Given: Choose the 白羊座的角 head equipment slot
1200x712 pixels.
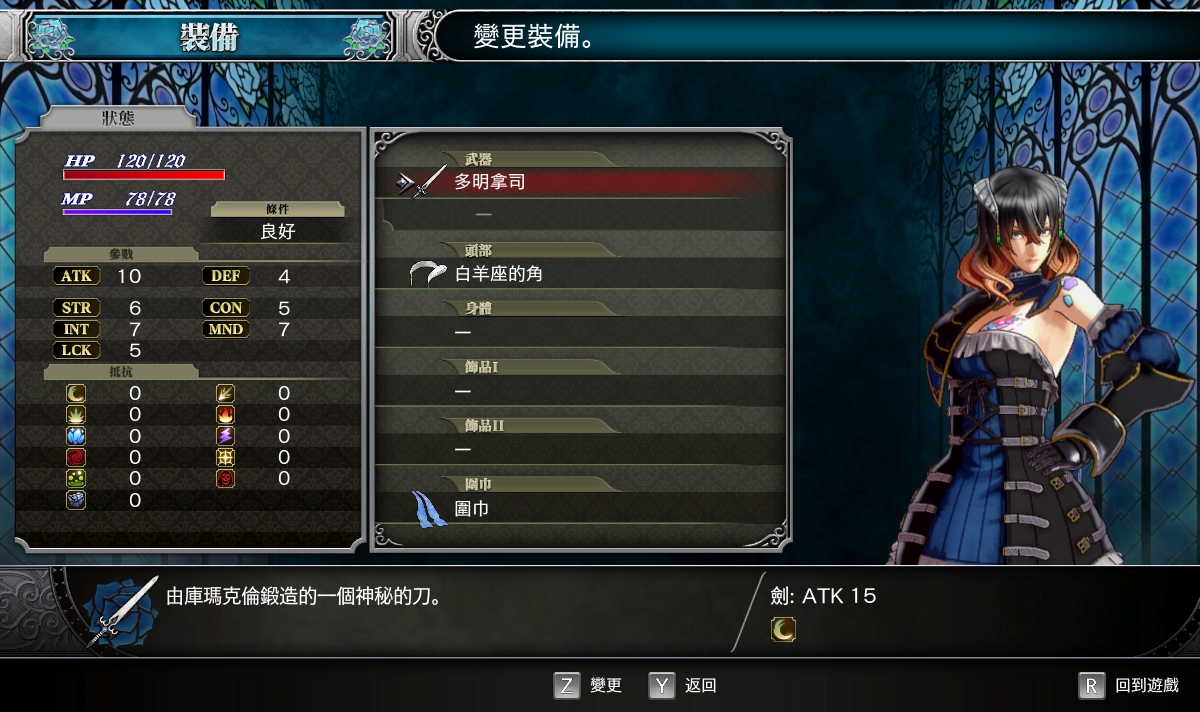Looking at the screenshot, I should tap(580, 273).
